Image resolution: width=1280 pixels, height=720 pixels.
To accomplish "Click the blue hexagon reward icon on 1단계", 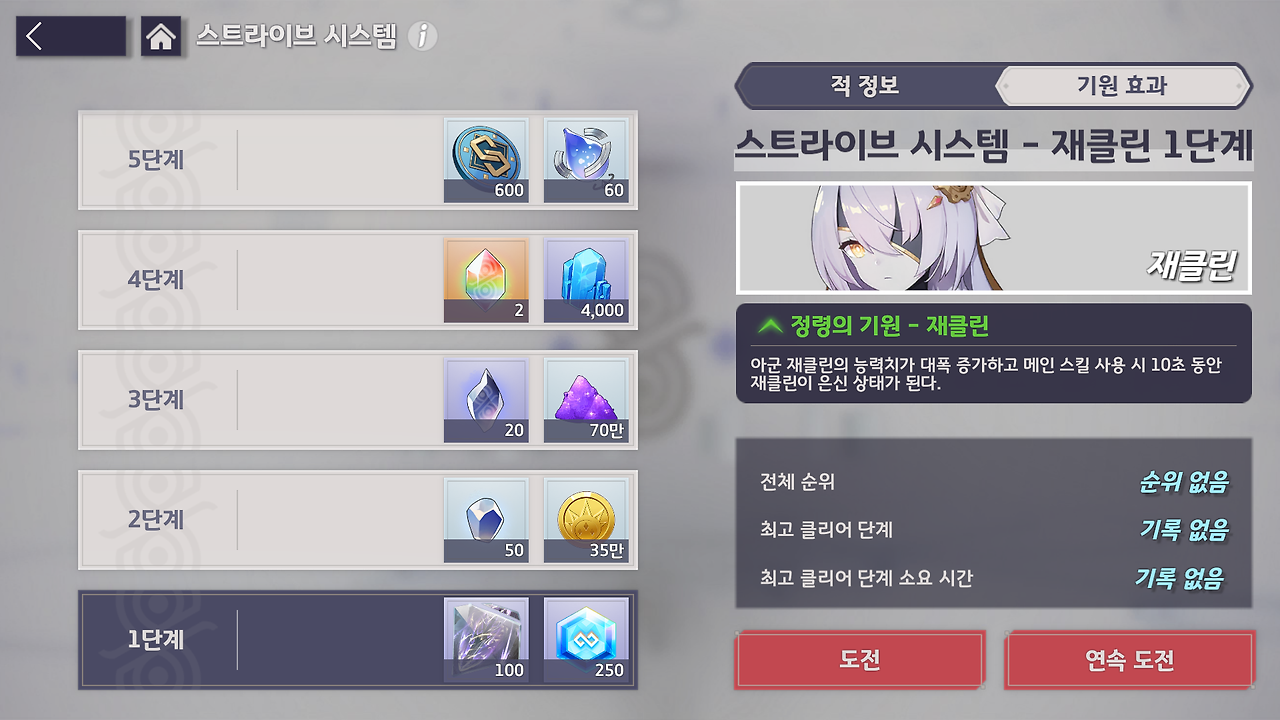I will [x=586, y=640].
